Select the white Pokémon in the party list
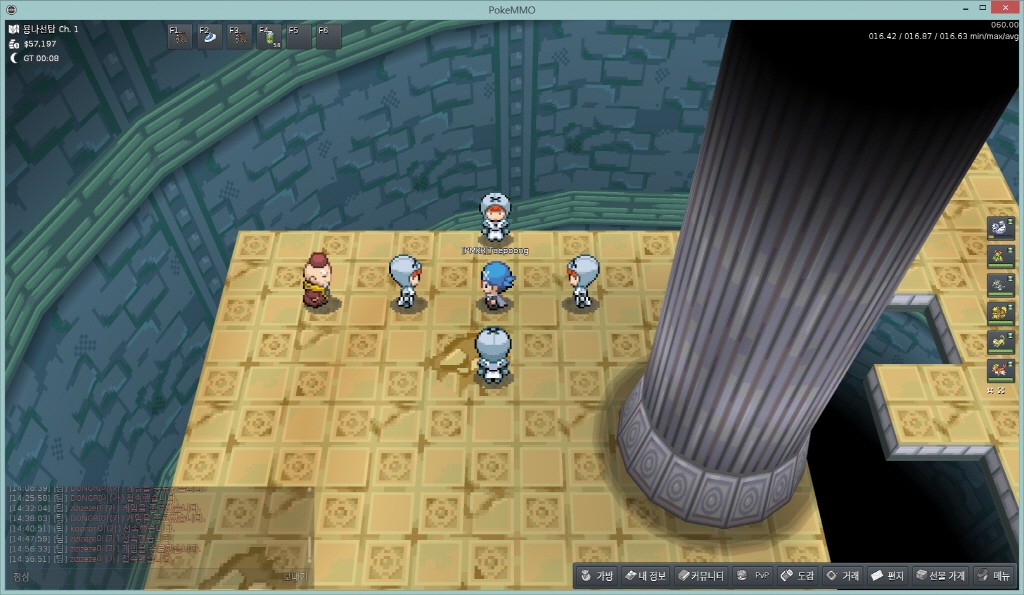This screenshot has height=595, width=1024. (999, 228)
